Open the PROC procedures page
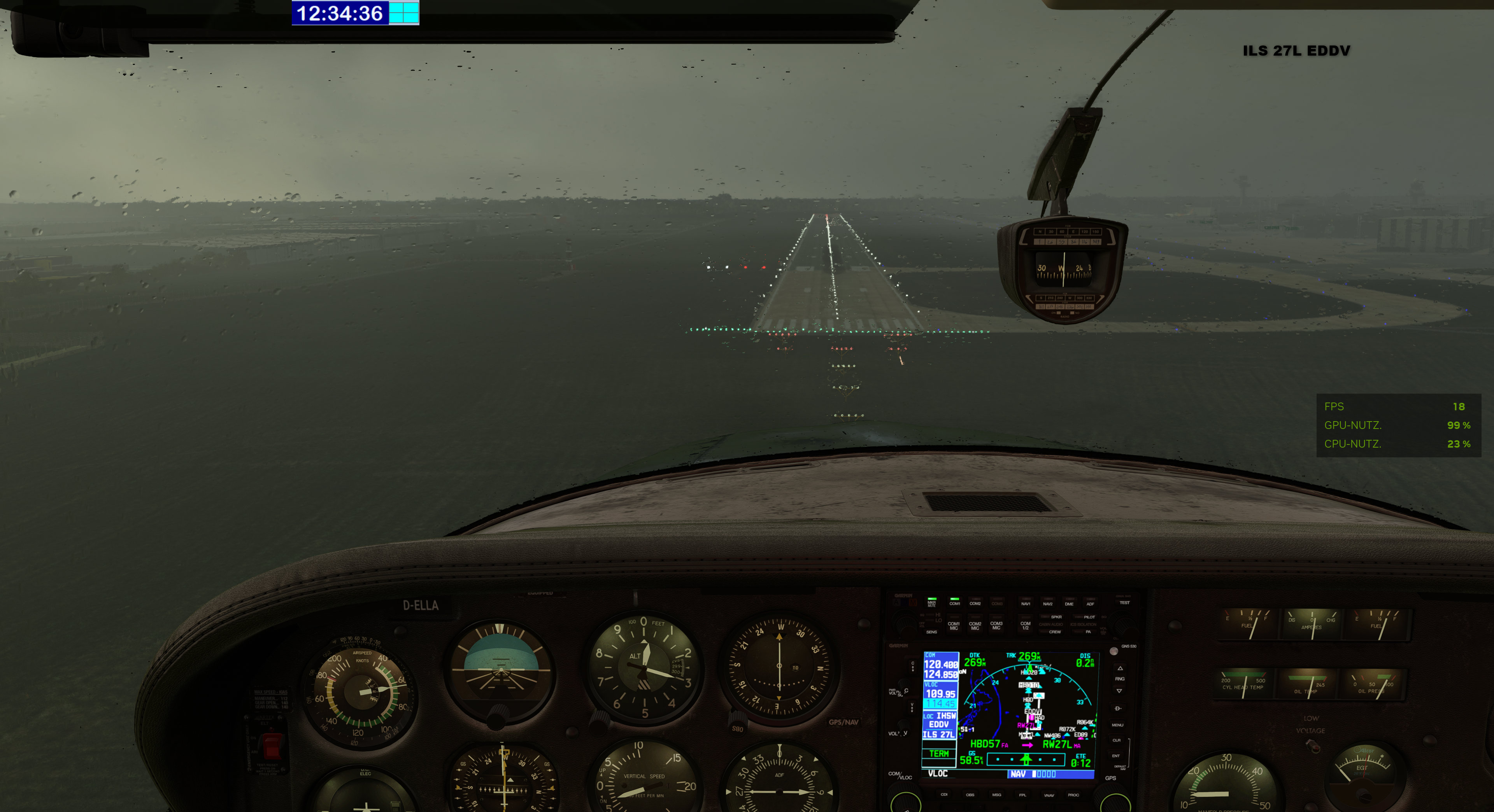Viewport: 1494px width, 812px height. (1073, 794)
